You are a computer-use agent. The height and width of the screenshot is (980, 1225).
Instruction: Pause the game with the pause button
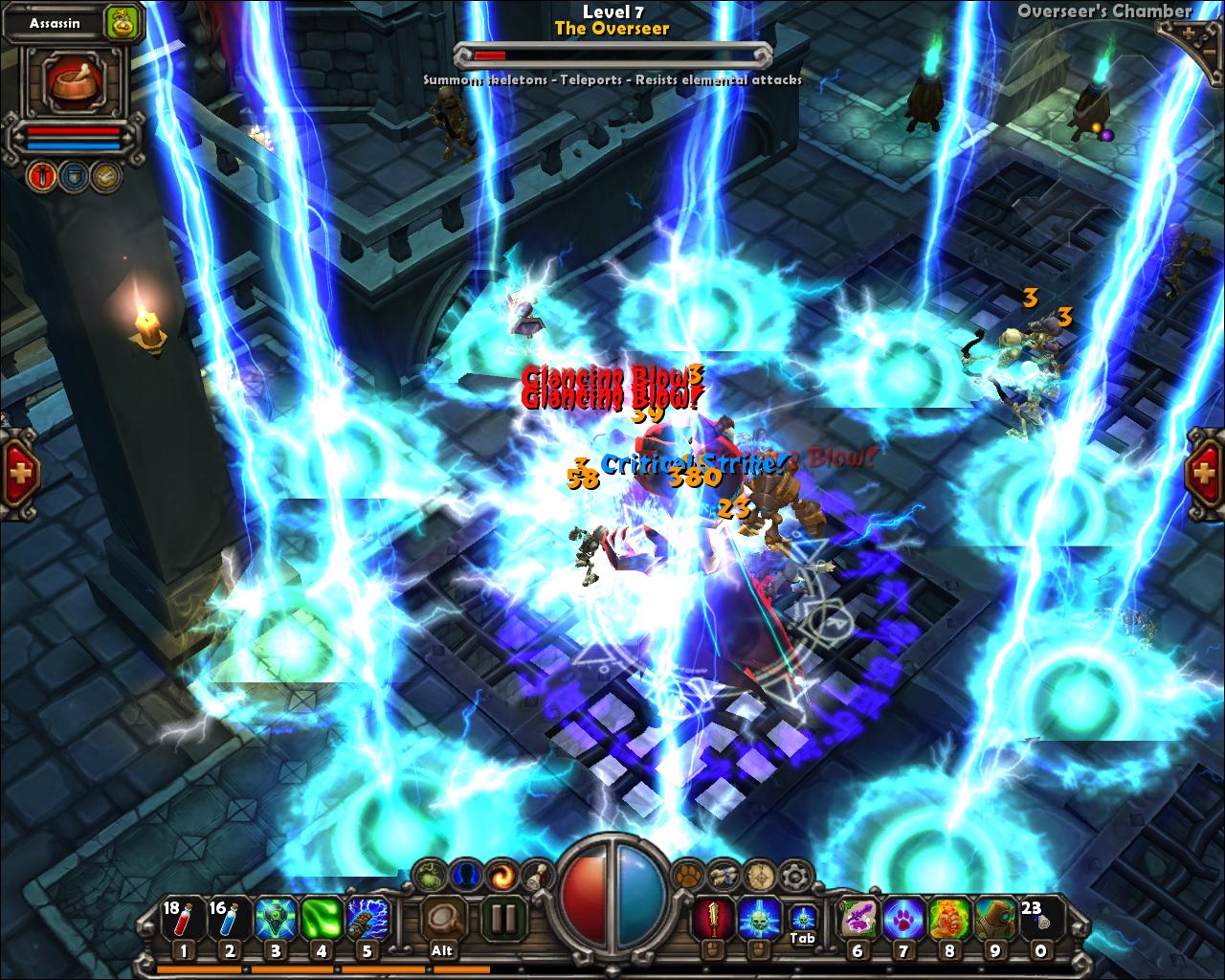click(503, 917)
